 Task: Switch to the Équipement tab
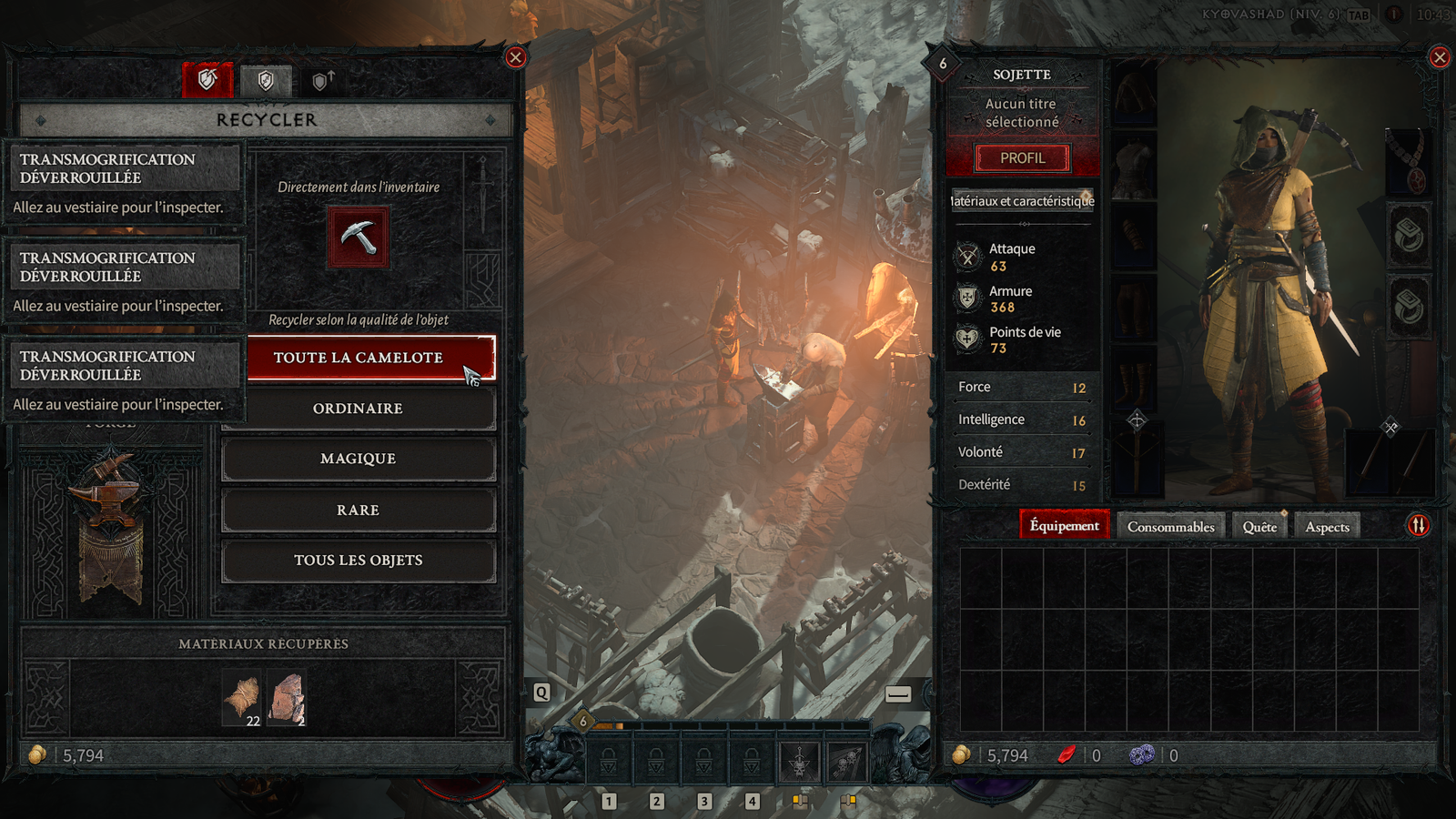(1064, 526)
